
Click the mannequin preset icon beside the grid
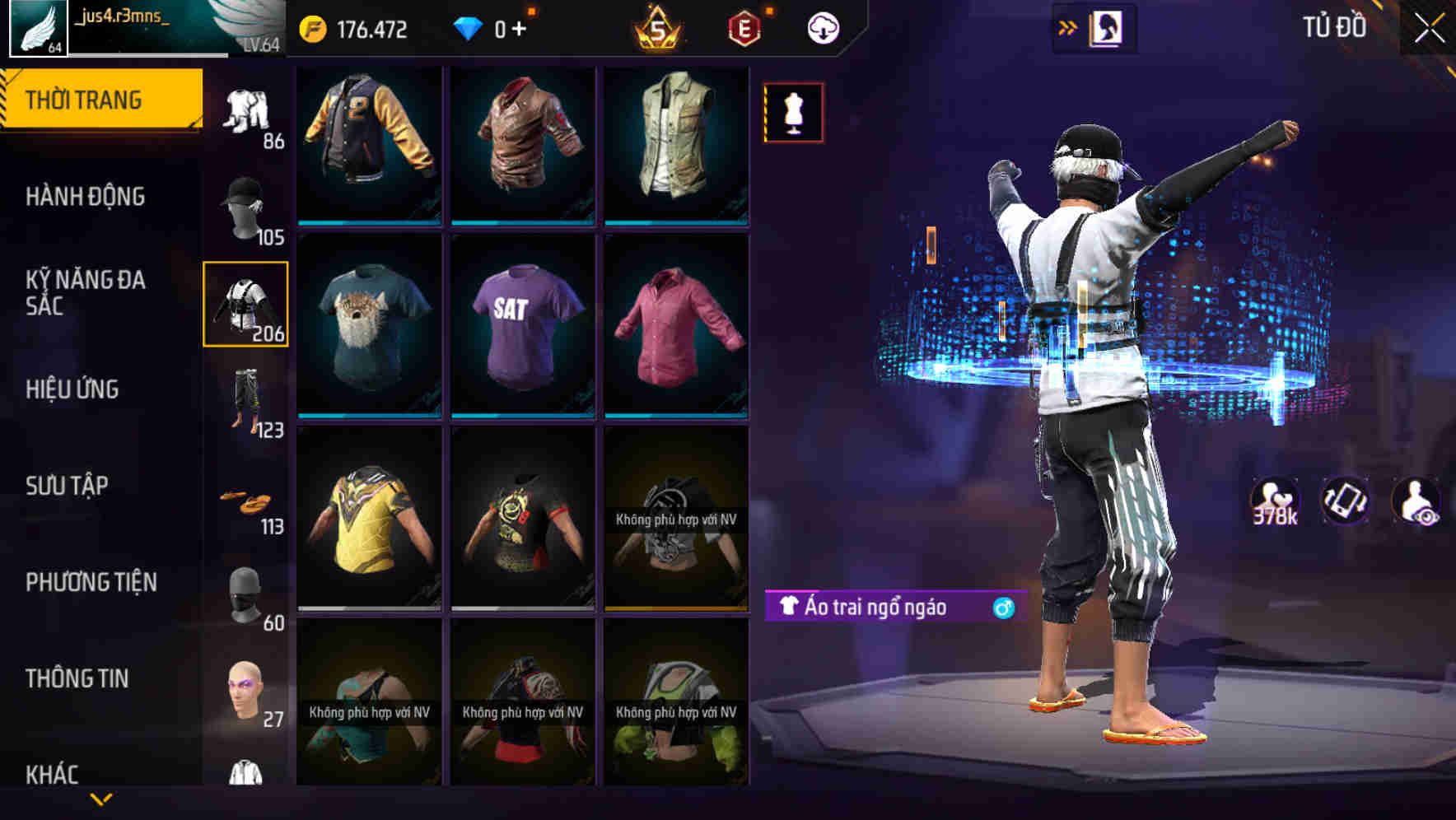(x=793, y=113)
